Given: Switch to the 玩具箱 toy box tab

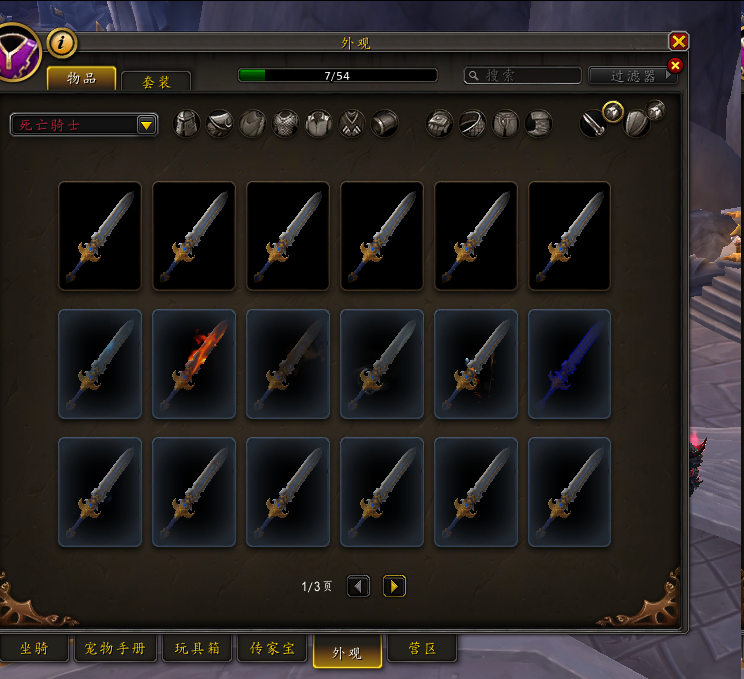Looking at the screenshot, I should [x=198, y=649].
